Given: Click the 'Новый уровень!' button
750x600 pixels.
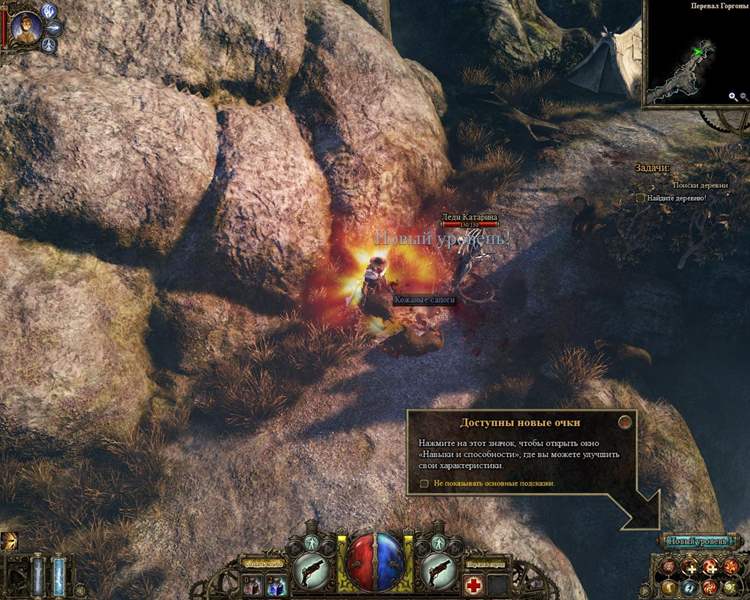Looking at the screenshot, I should coord(700,541).
